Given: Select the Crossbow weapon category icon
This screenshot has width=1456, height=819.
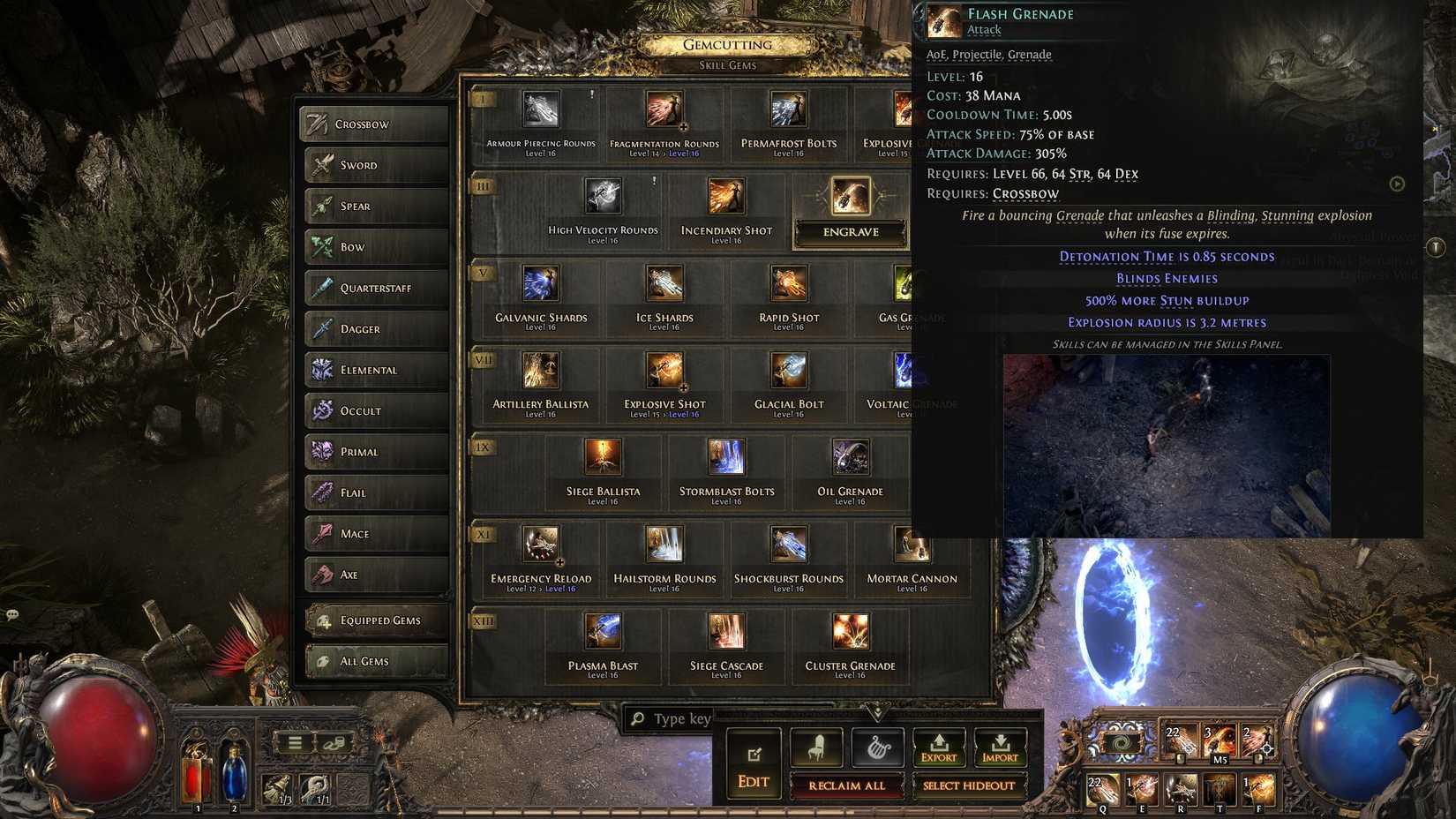Looking at the screenshot, I should coord(319,124).
